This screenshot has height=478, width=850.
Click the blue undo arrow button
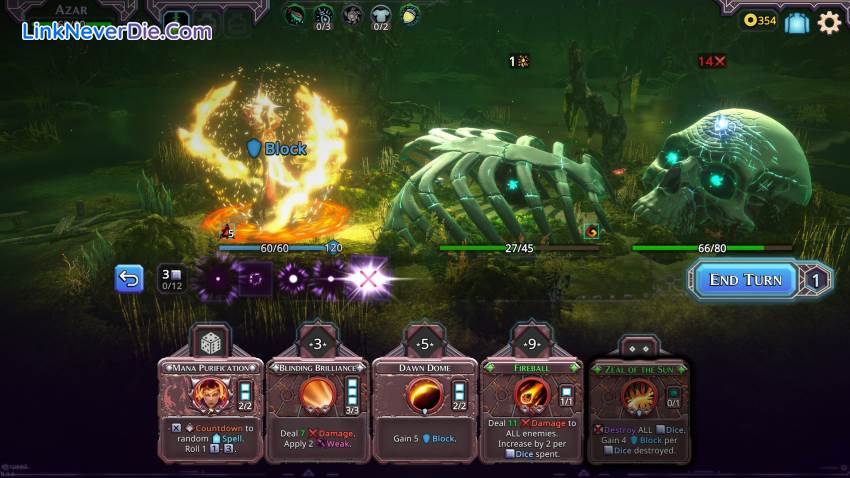coord(129,279)
